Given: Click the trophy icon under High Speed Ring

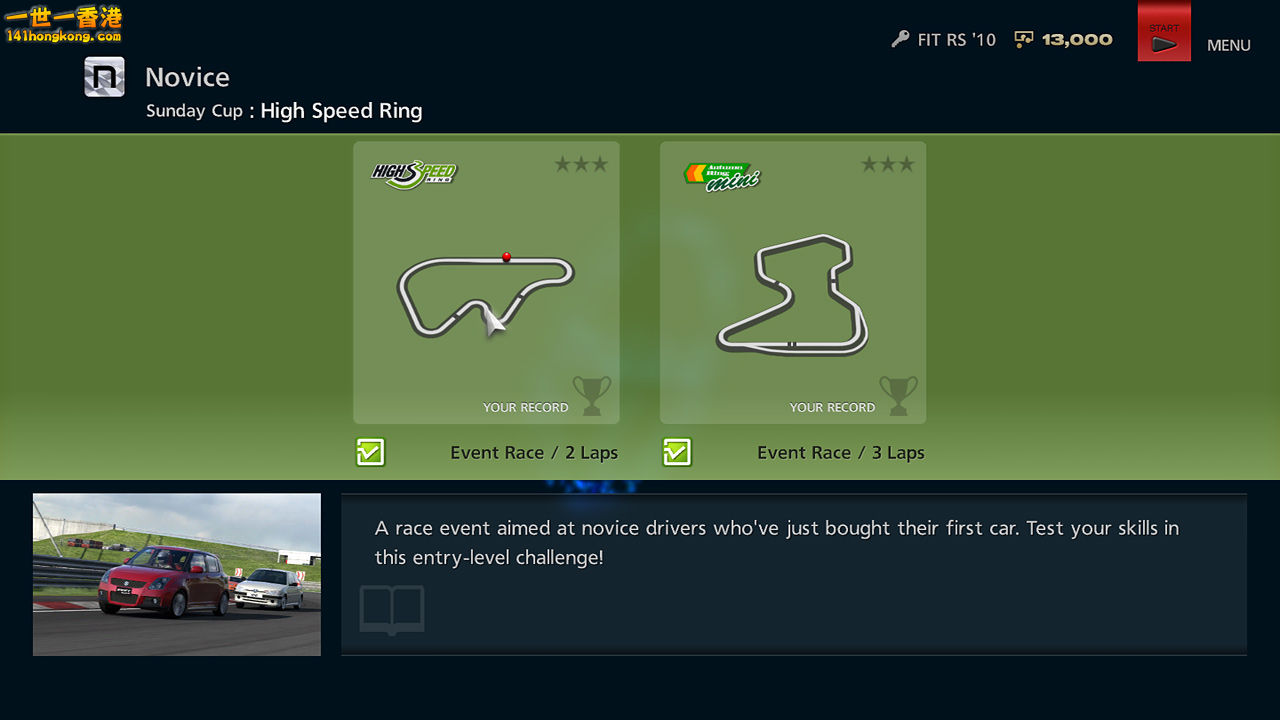Looking at the screenshot, I should coord(592,394).
